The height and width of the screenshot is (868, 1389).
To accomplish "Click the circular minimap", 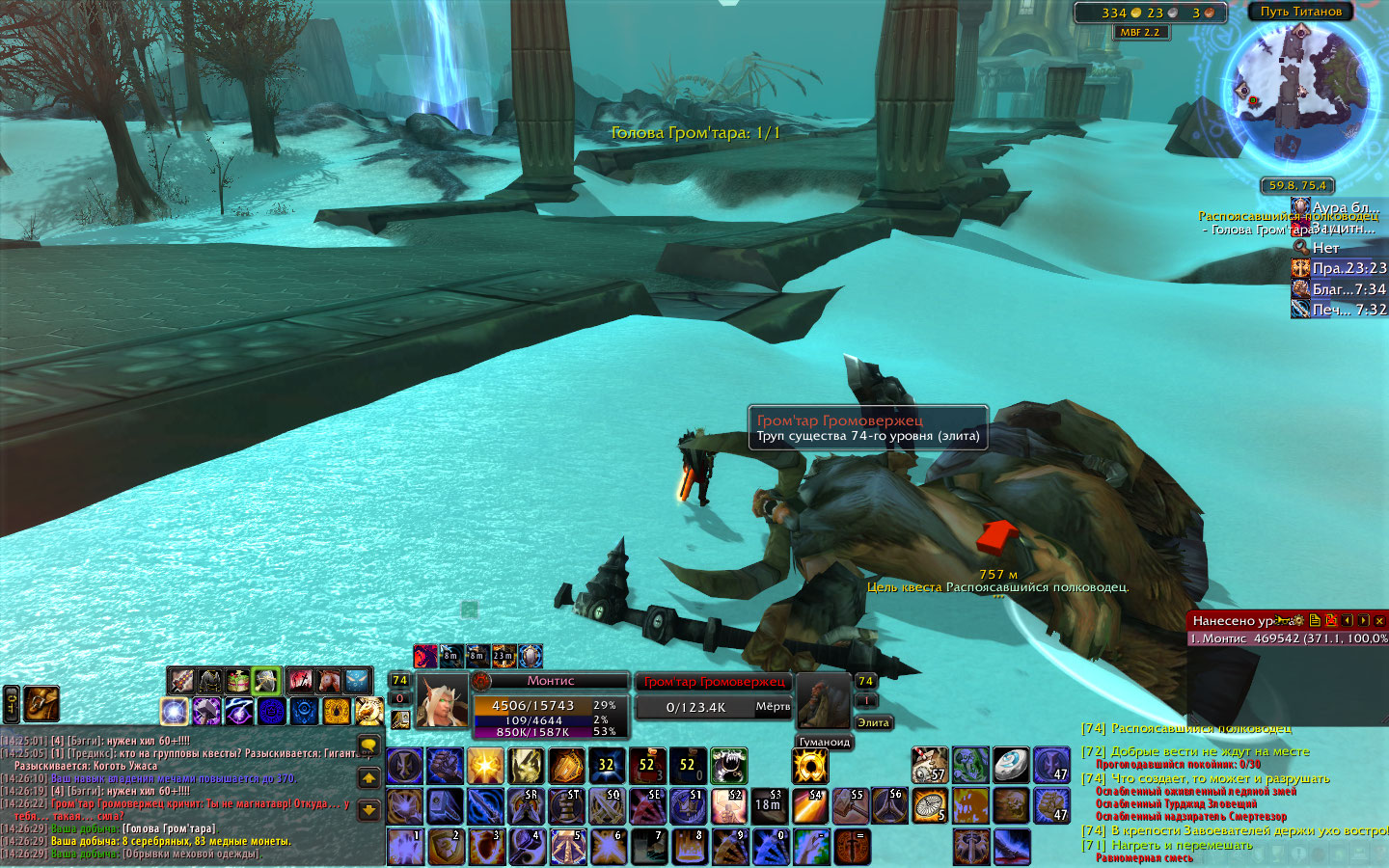I will click(1301, 95).
